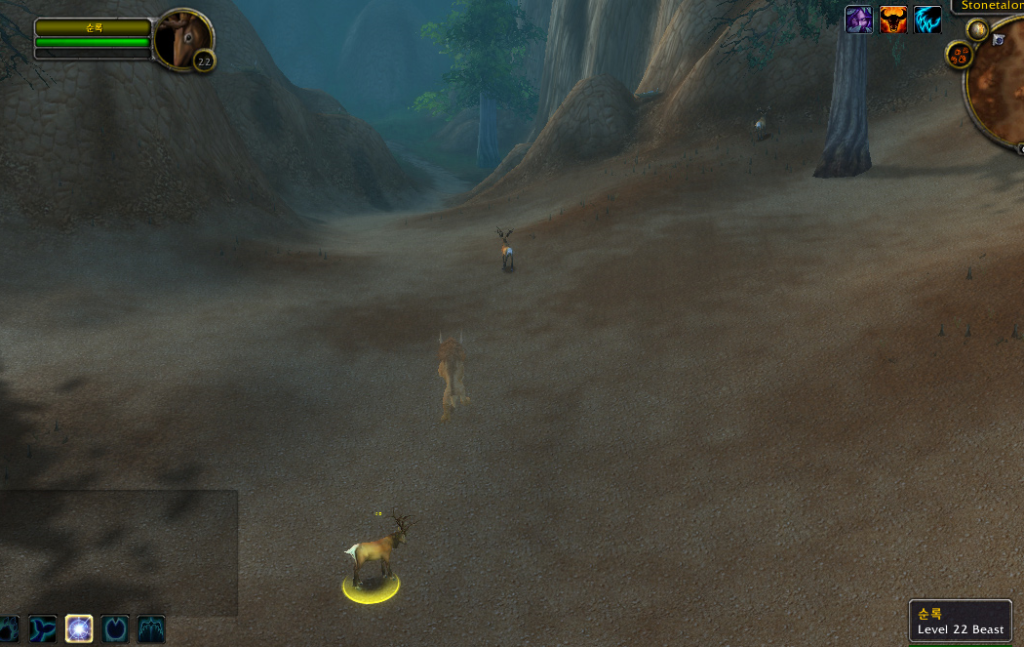Click the mail flag icon on the minimap
Image resolution: width=1024 pixels, height=647 pixels.
[998, 40]
